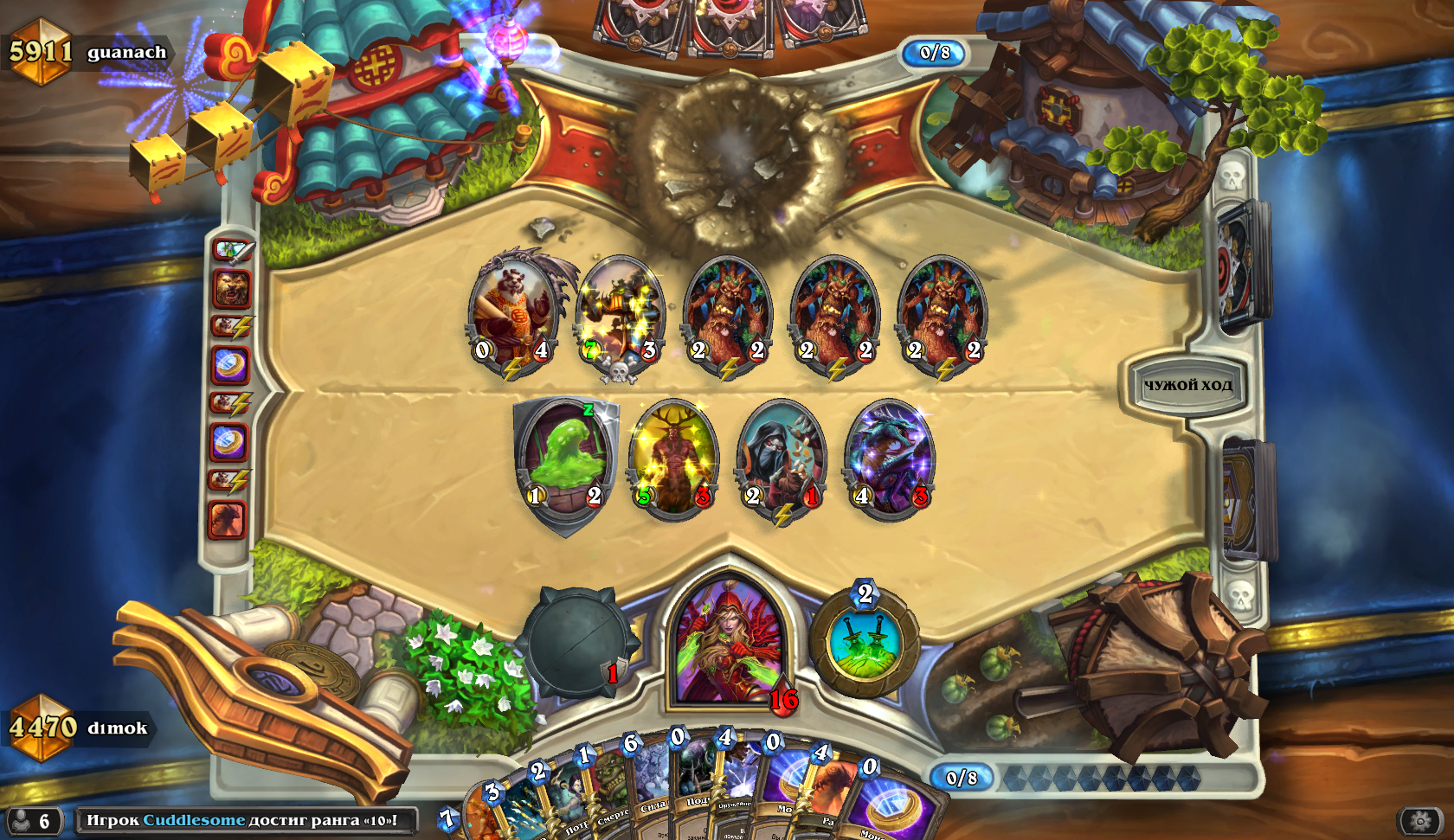Open the settings gear menu
The width and height of the screenshot is (1454, 840).
[1420, 820]
